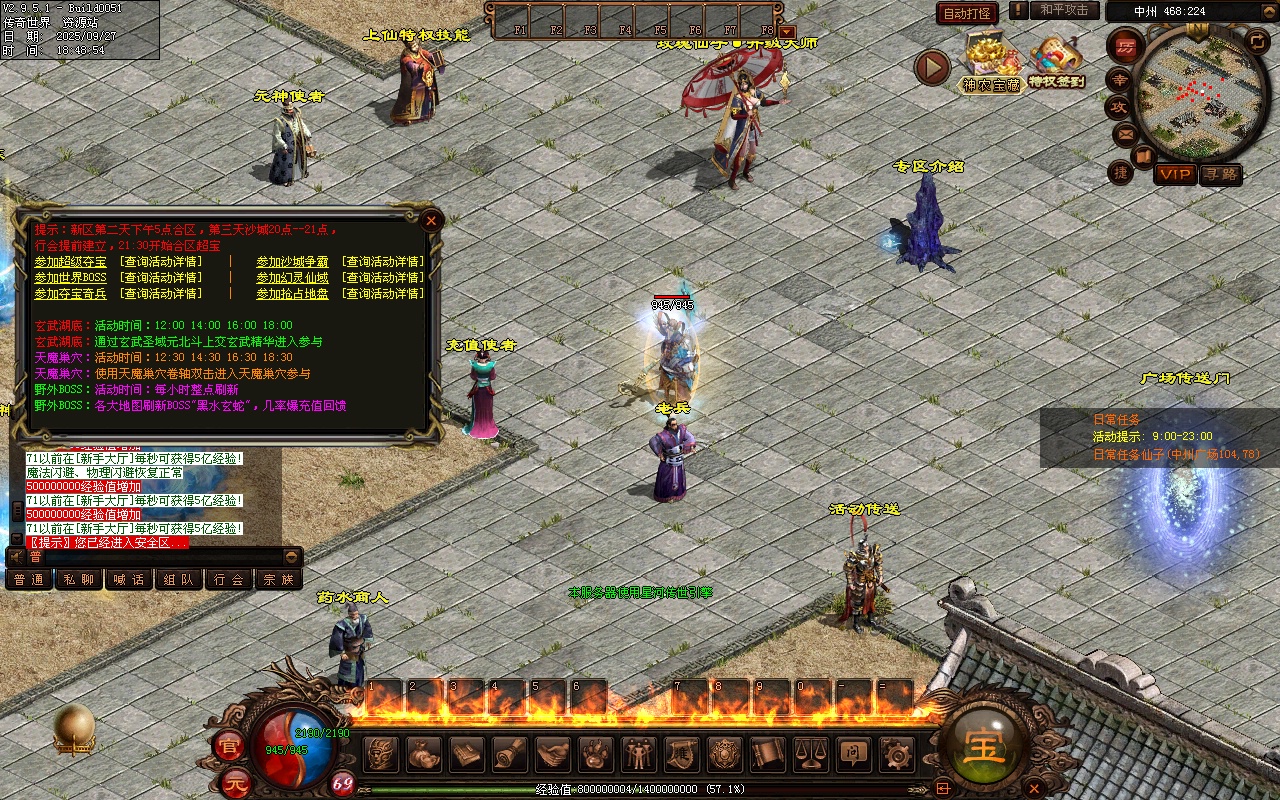Open the 特权签到 sign-in scroll icon

pyautogui.click(x=1056, y=60)
